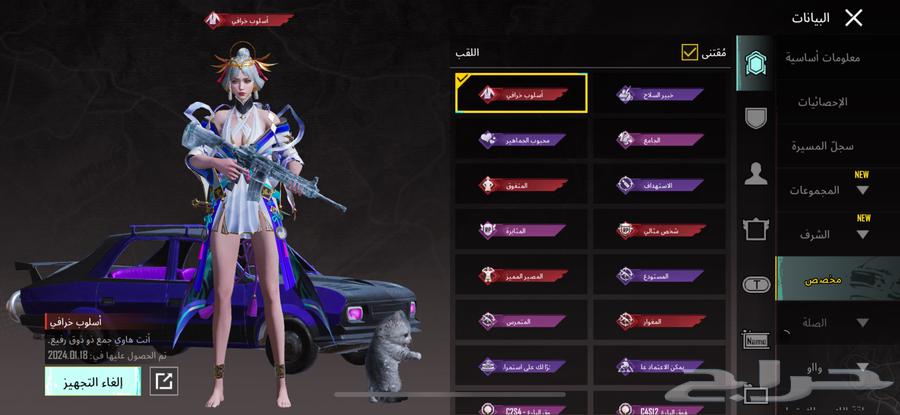Image resolution: width=900 pixels, height=415 pixels.
Task: Pick the الجامع title
Action: 659,139
